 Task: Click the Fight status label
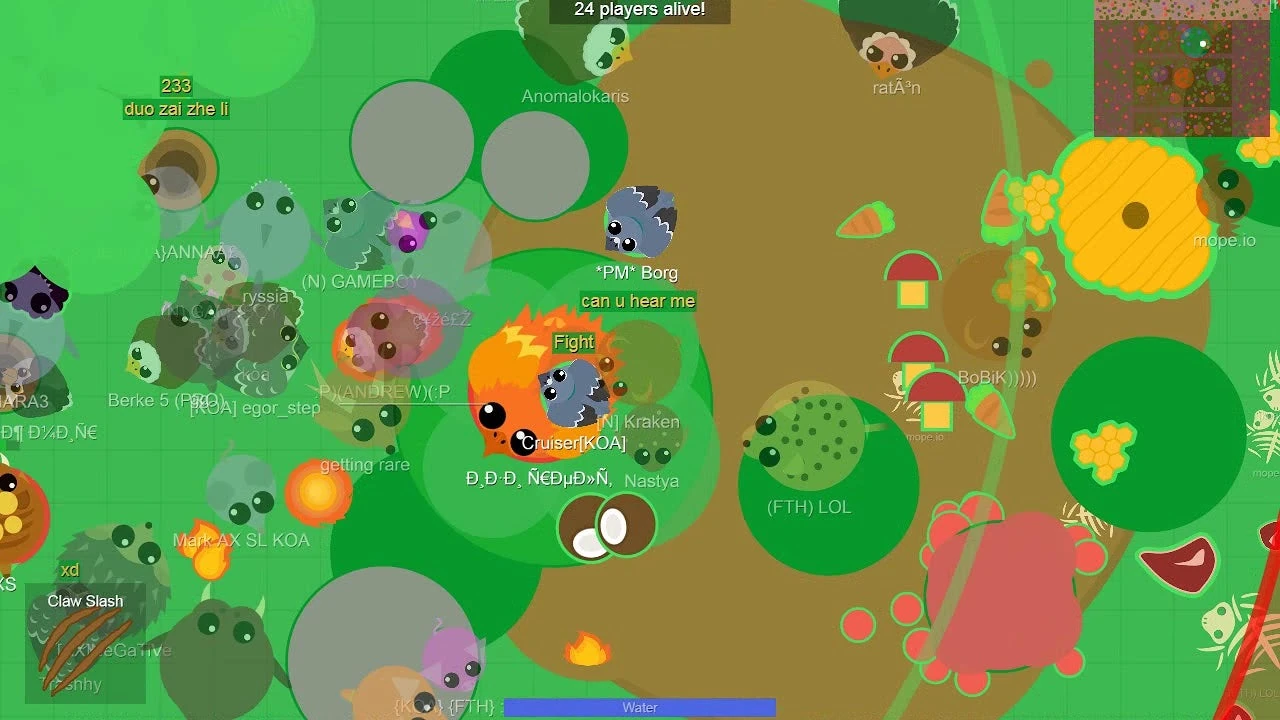(573, 342)
